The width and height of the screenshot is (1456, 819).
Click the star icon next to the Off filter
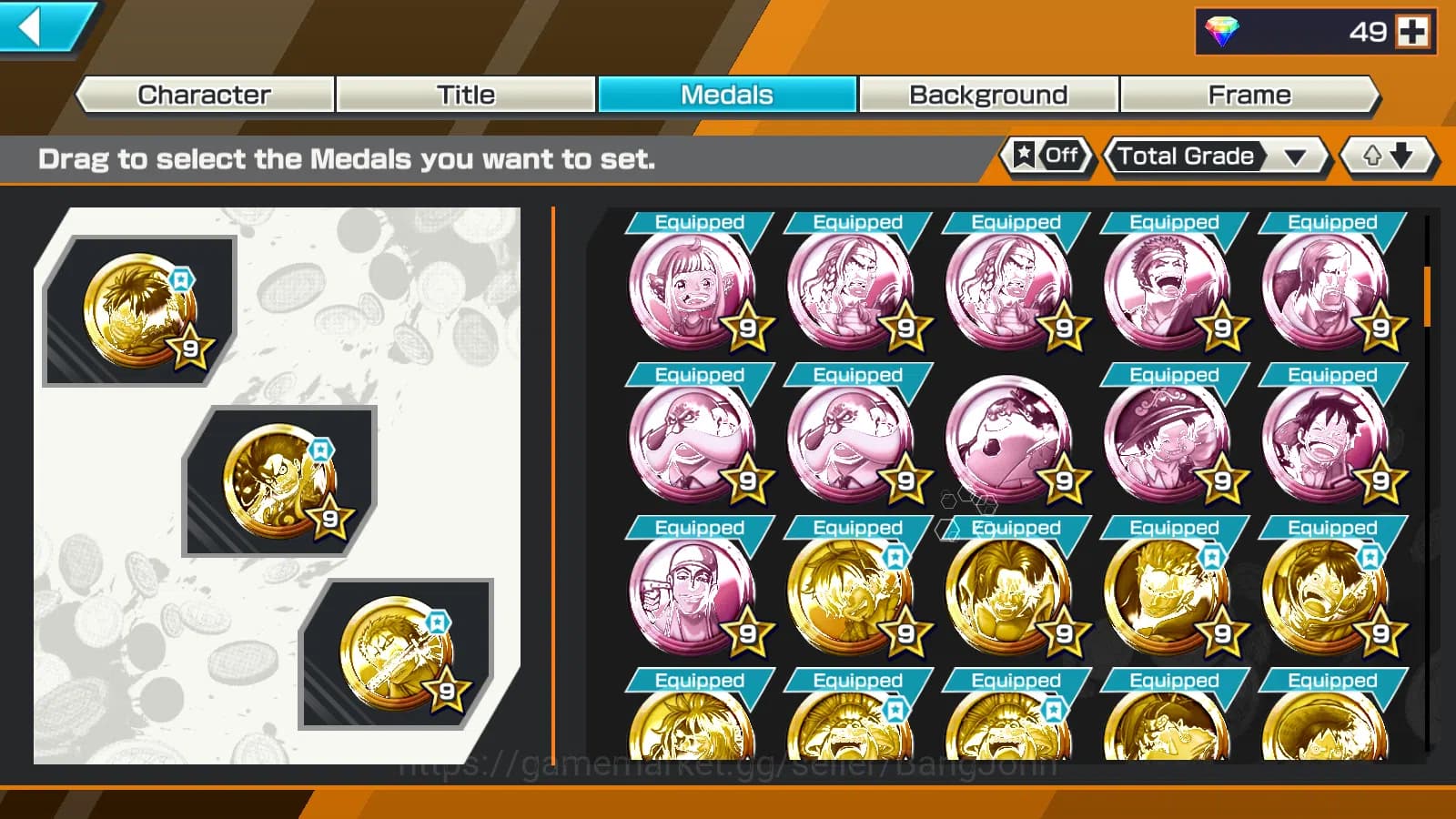1022,156
